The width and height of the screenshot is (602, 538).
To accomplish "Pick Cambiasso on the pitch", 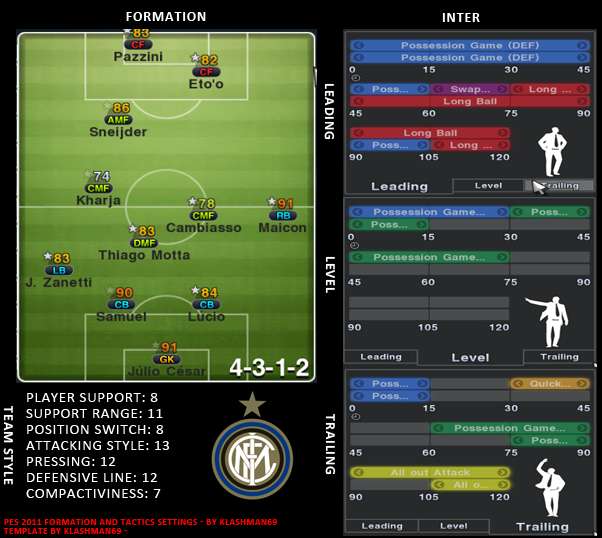I will tap(203, 214).
